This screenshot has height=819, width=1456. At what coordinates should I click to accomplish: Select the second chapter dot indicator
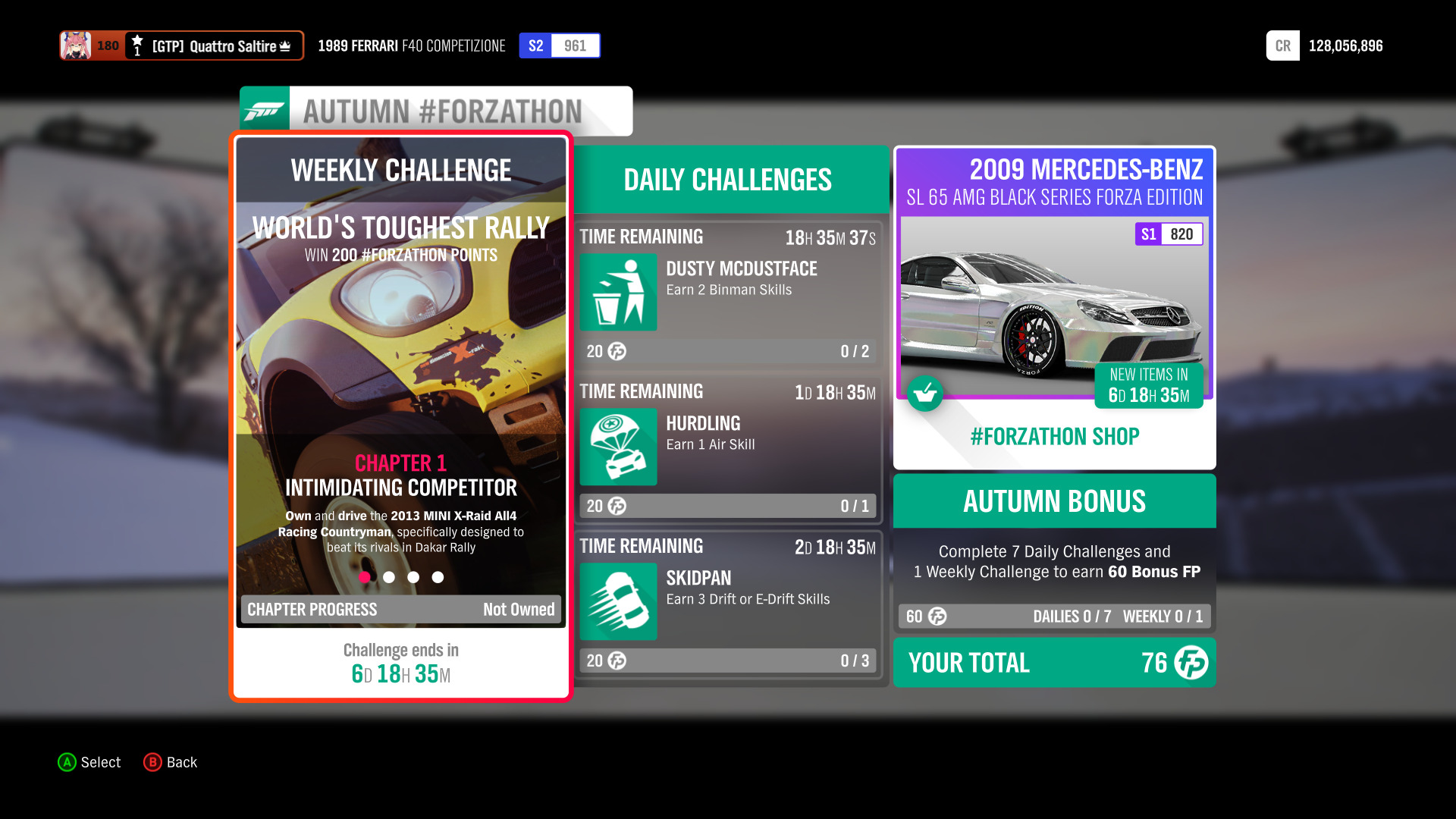390,577
